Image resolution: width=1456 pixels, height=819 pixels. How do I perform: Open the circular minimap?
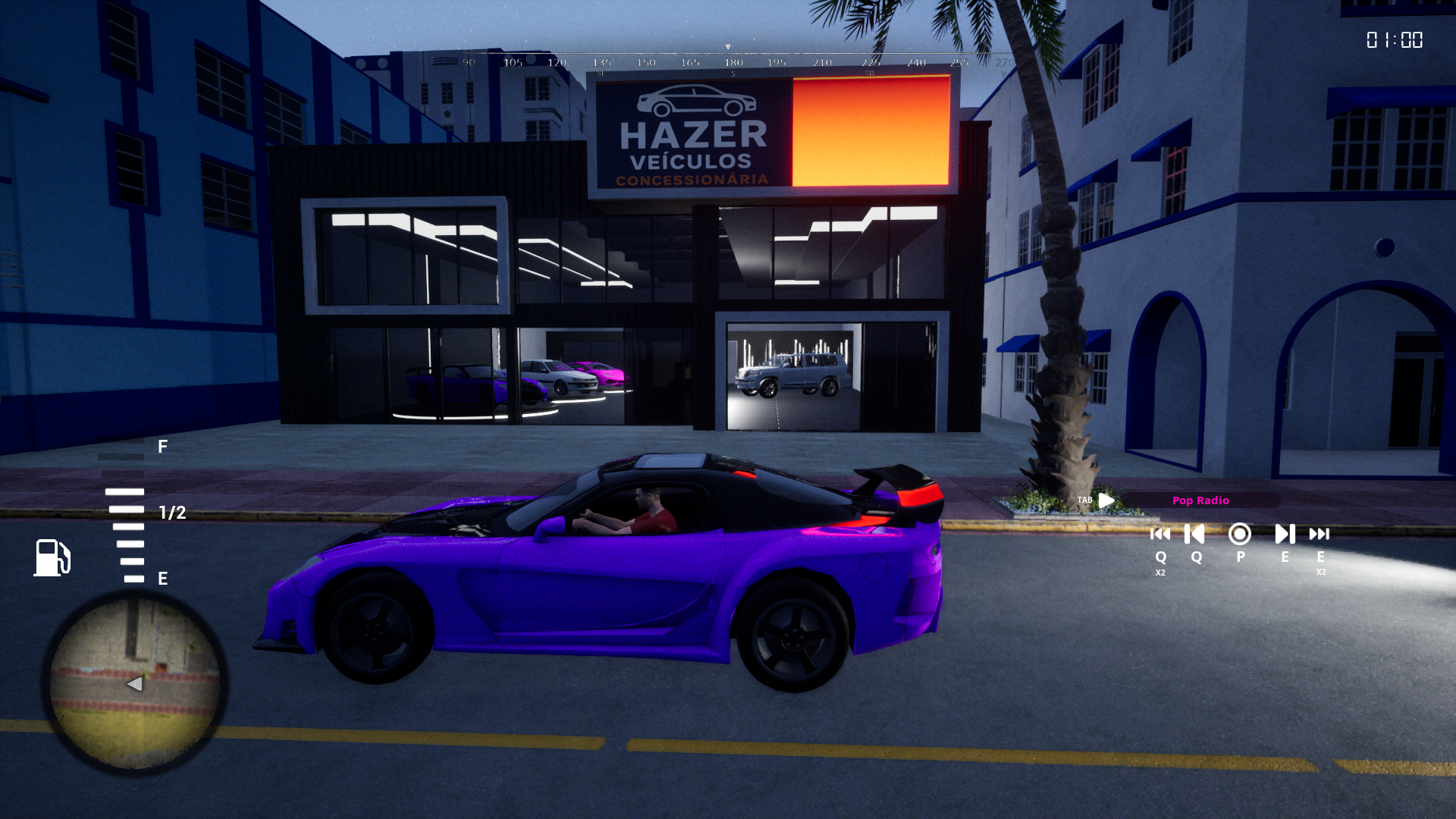[135, 682]
